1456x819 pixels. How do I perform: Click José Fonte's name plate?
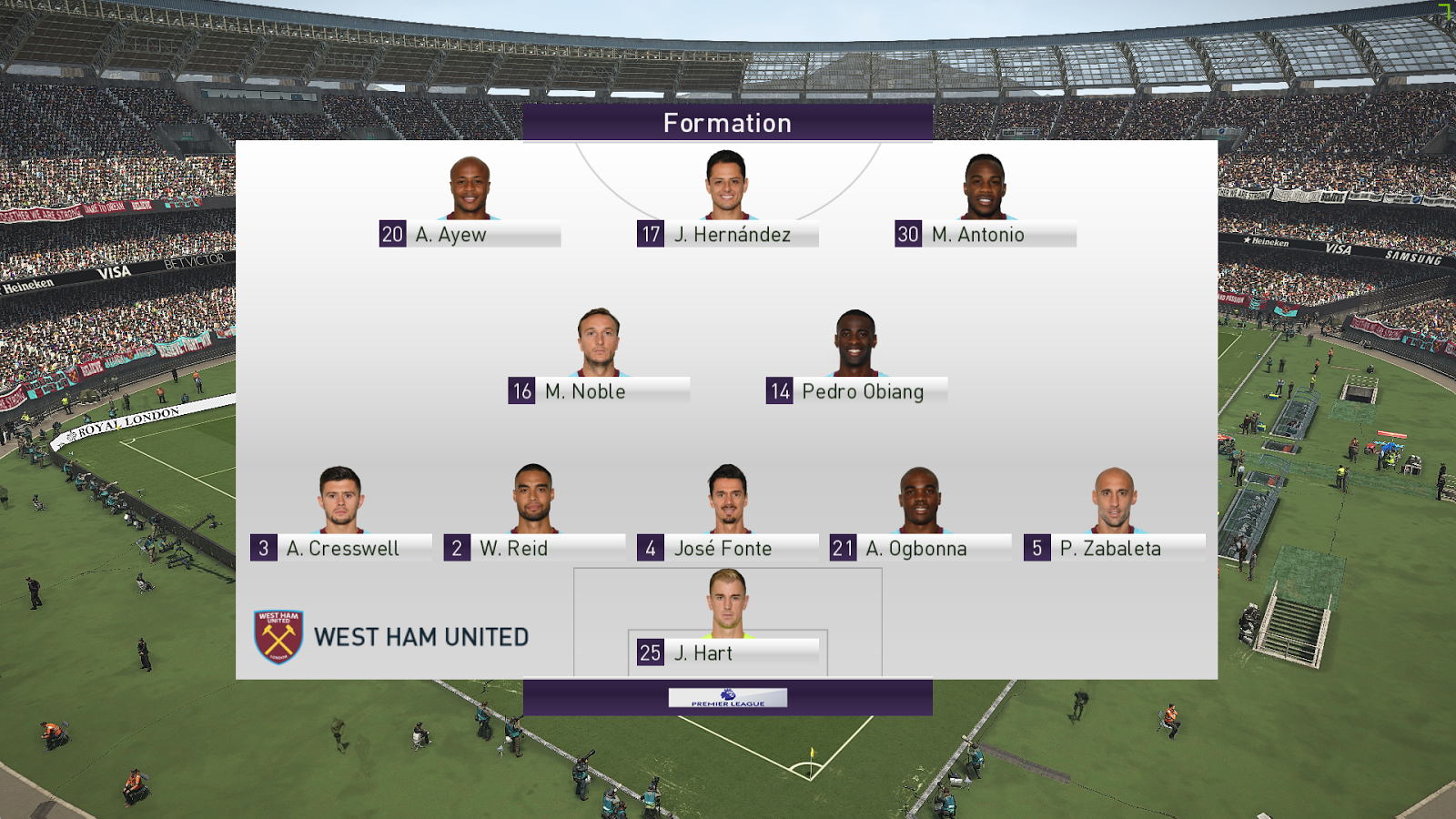click(727, 549)
